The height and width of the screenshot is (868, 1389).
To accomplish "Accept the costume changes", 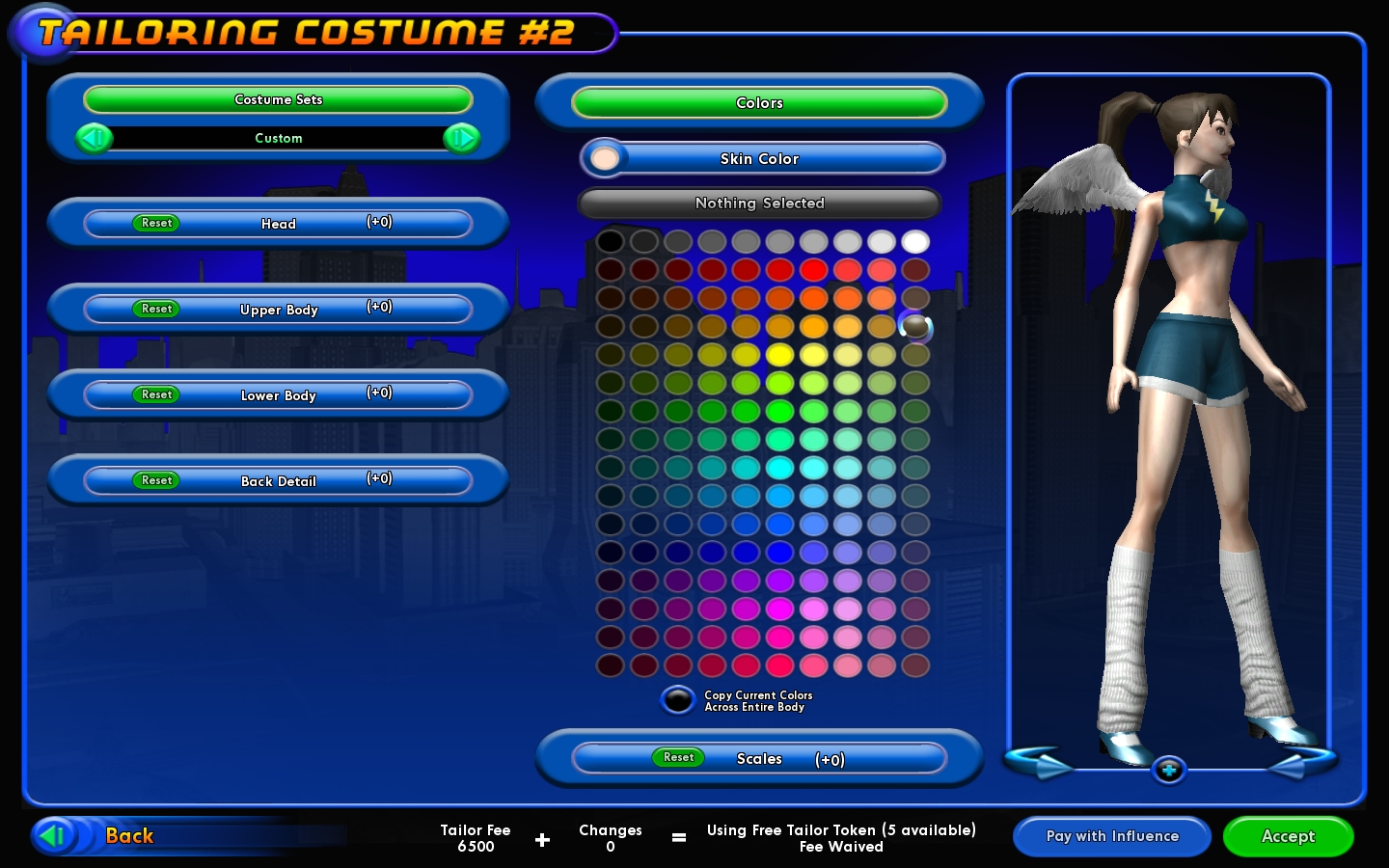I will (1288, 836).
